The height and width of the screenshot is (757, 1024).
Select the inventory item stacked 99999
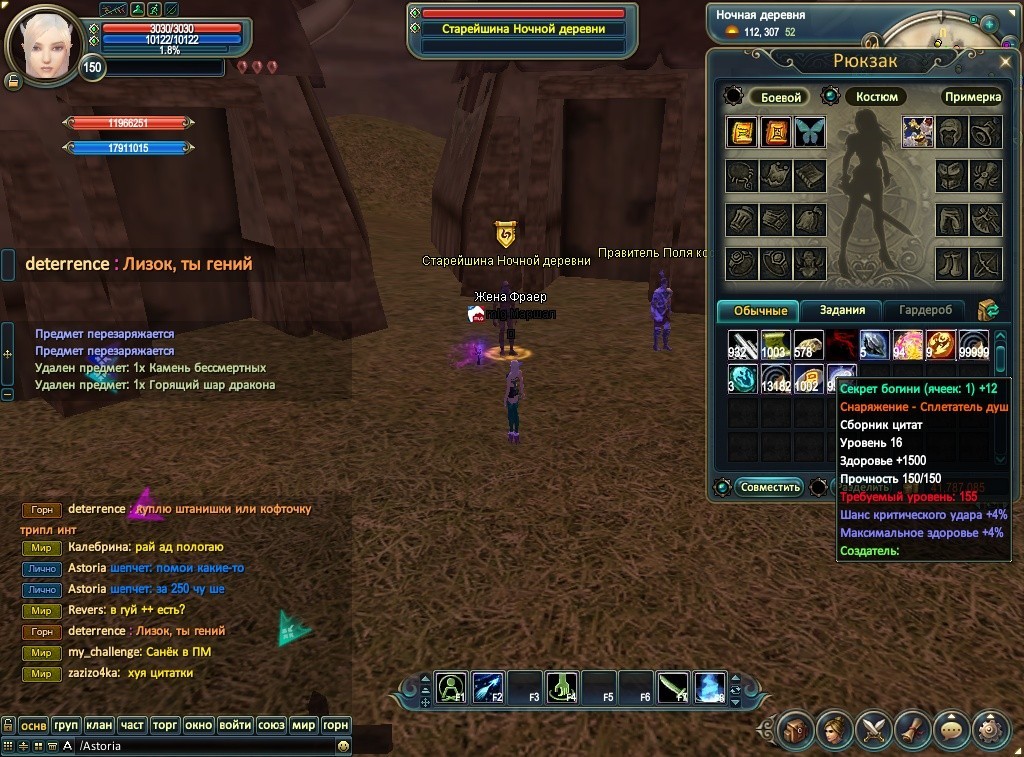[973, 345]
